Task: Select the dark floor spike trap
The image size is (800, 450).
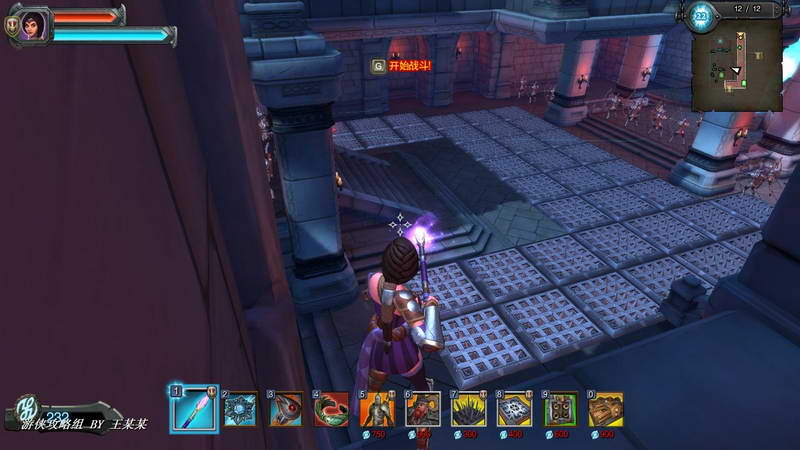Action: (468, 409)
